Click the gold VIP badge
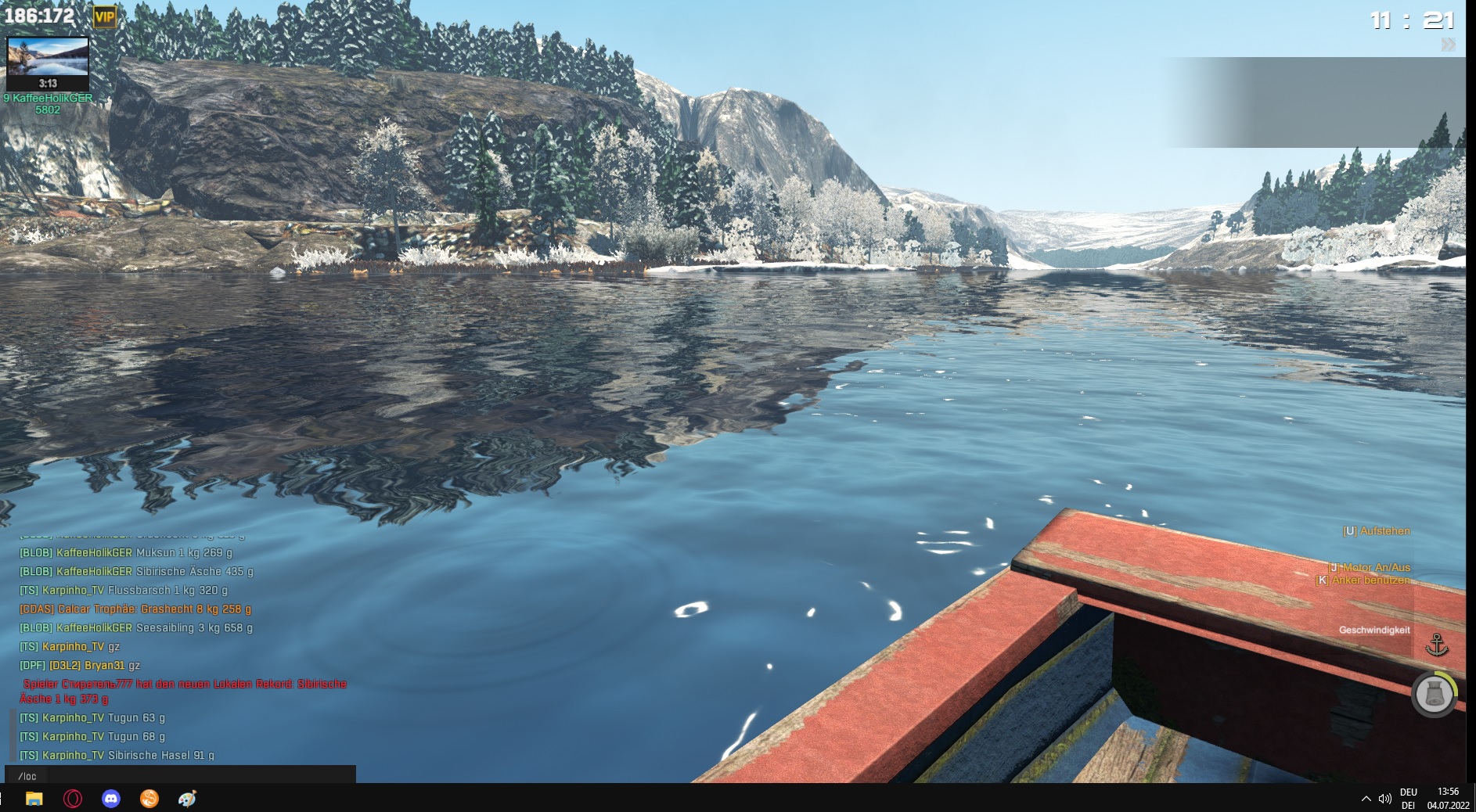 coord(104,16)
